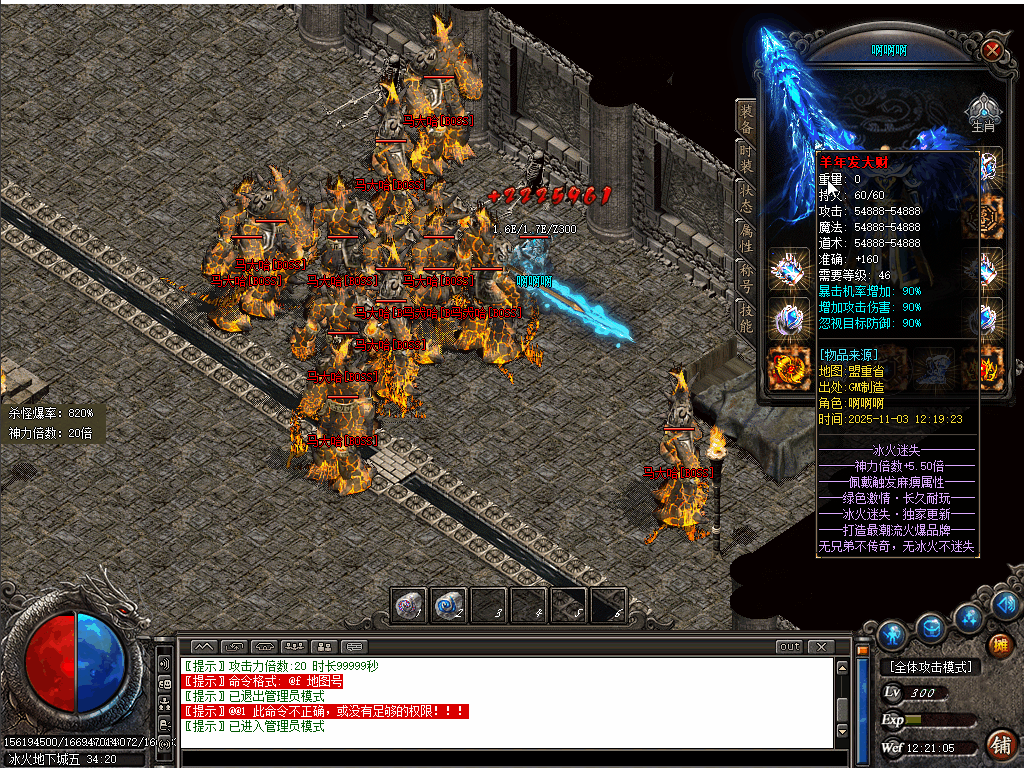Image resolution: width=1024 pixels, height=768 pixels.
Task: Open the 时装 fashion tab
Action: (746, 158)
